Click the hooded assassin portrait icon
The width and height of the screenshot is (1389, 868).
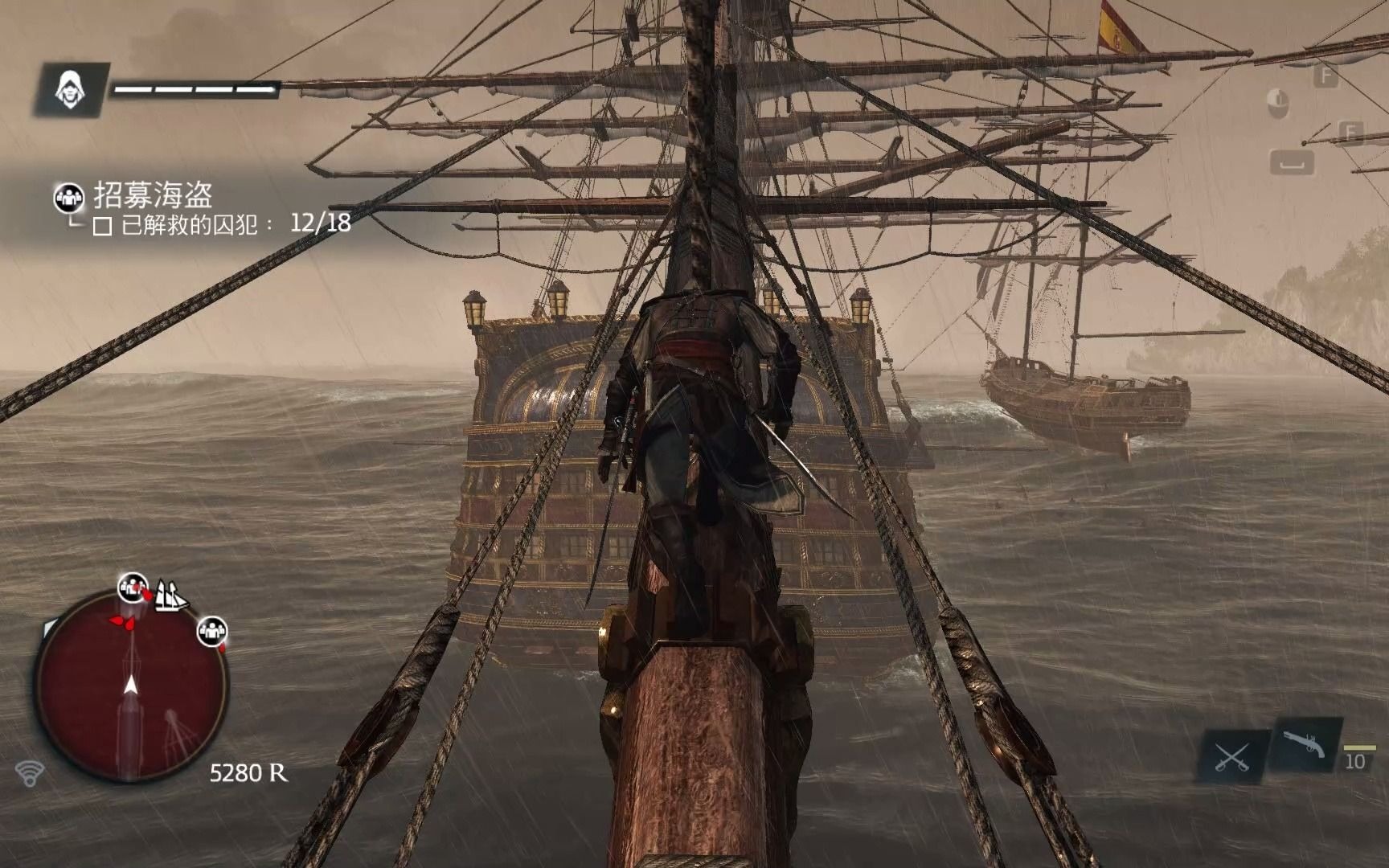[x=71, y=88]
